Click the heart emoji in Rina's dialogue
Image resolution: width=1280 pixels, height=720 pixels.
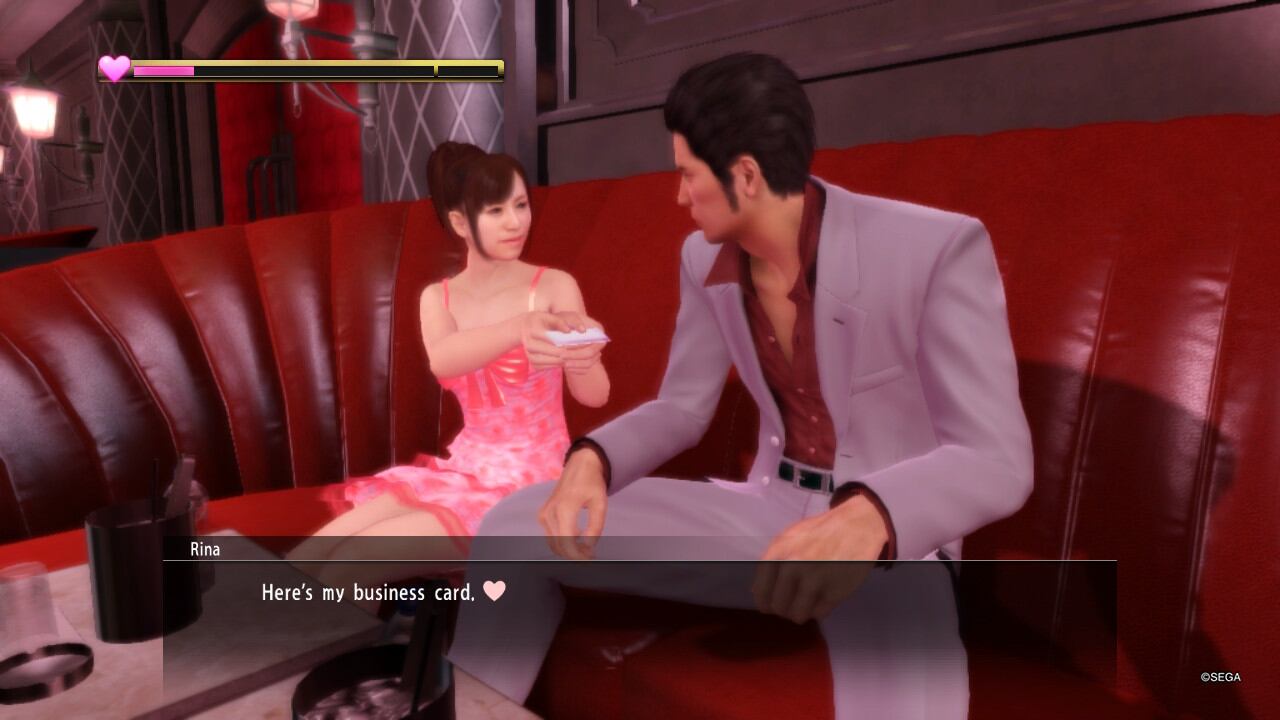tap(493, 592)
